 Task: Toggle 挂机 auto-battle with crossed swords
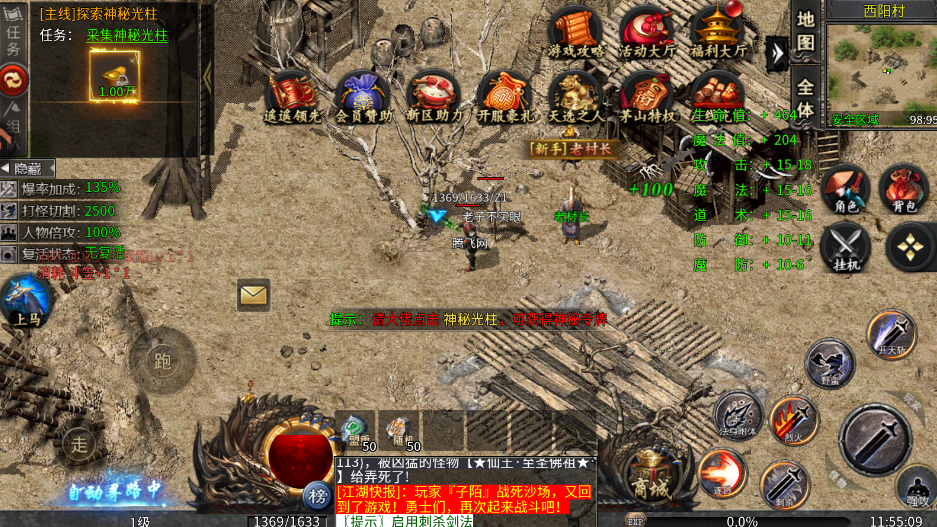(846, 248)
